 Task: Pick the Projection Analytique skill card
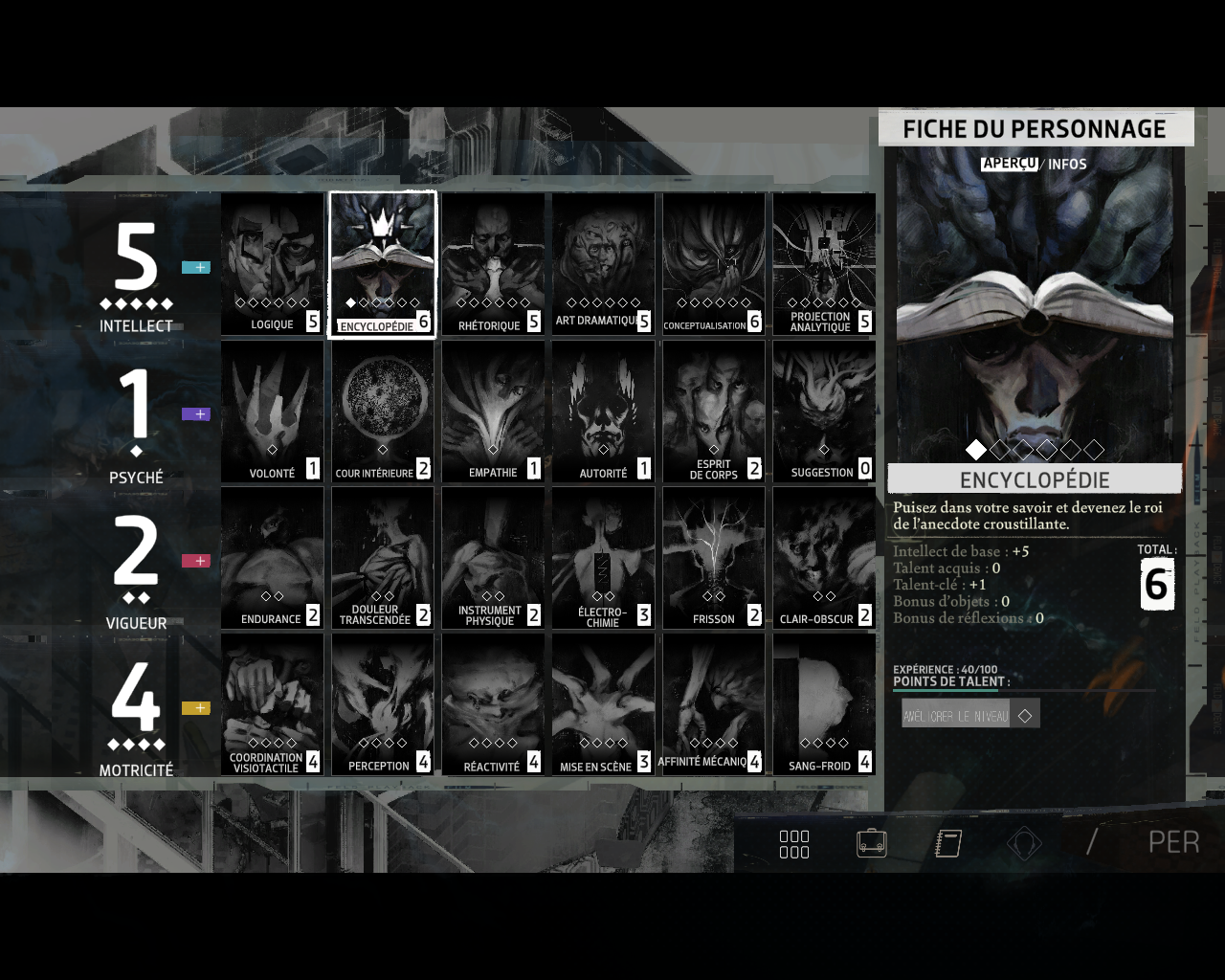click(x=824, y=264)
